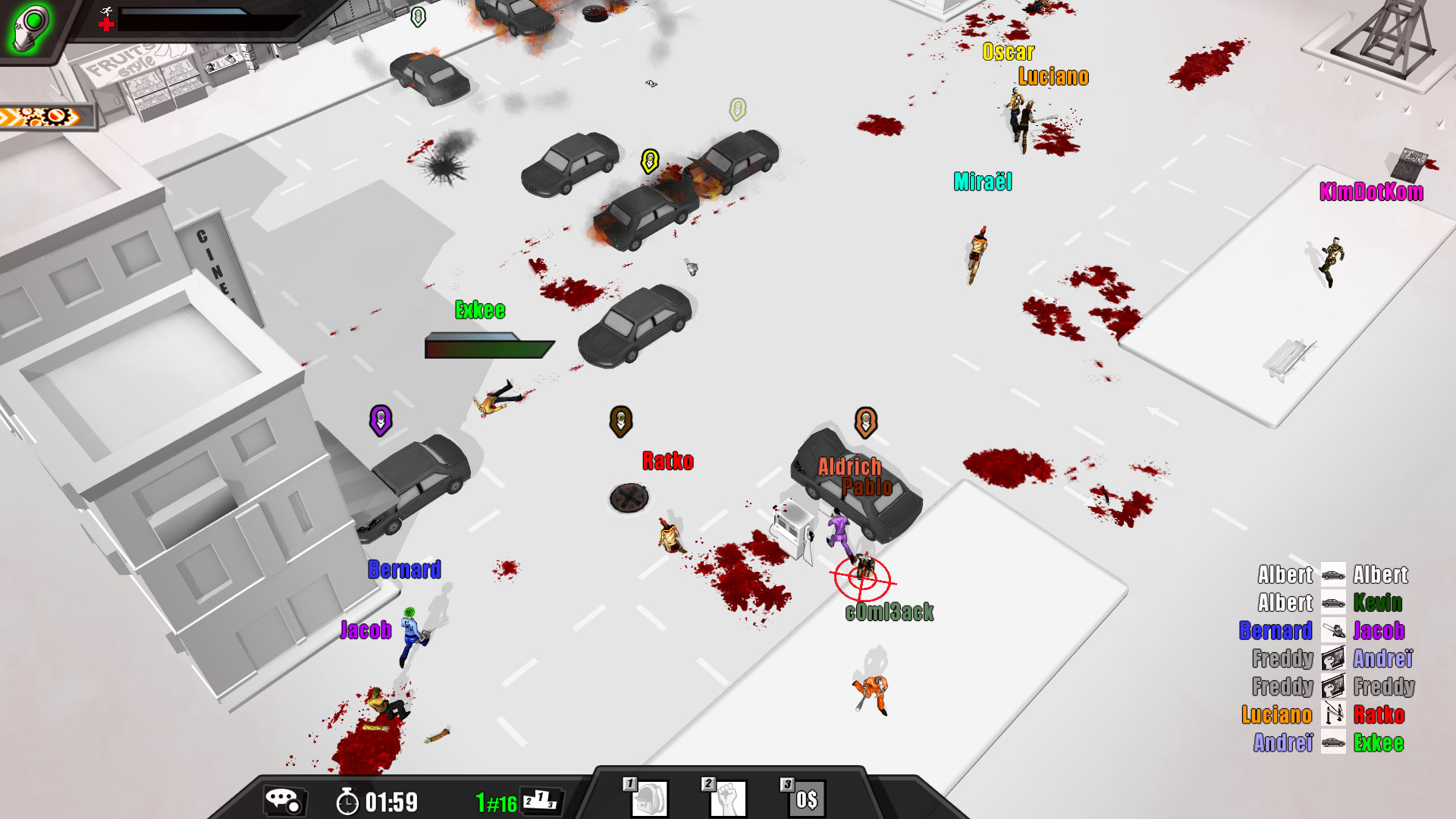
Task: Click the orange marker above Aldrich
Action: tap(864, 420)
